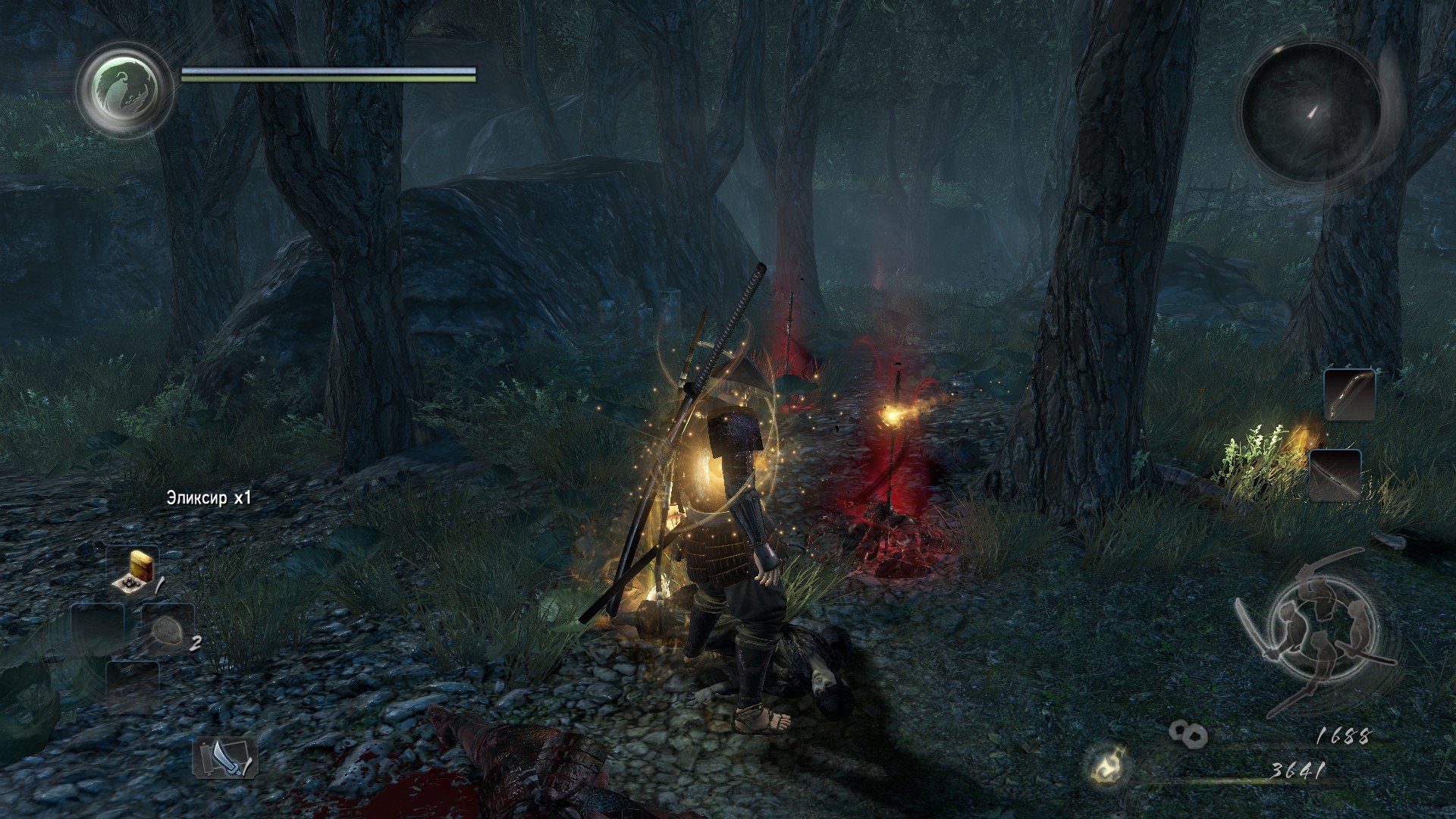Choose the stone quick item slot

(x=168, y=629)
